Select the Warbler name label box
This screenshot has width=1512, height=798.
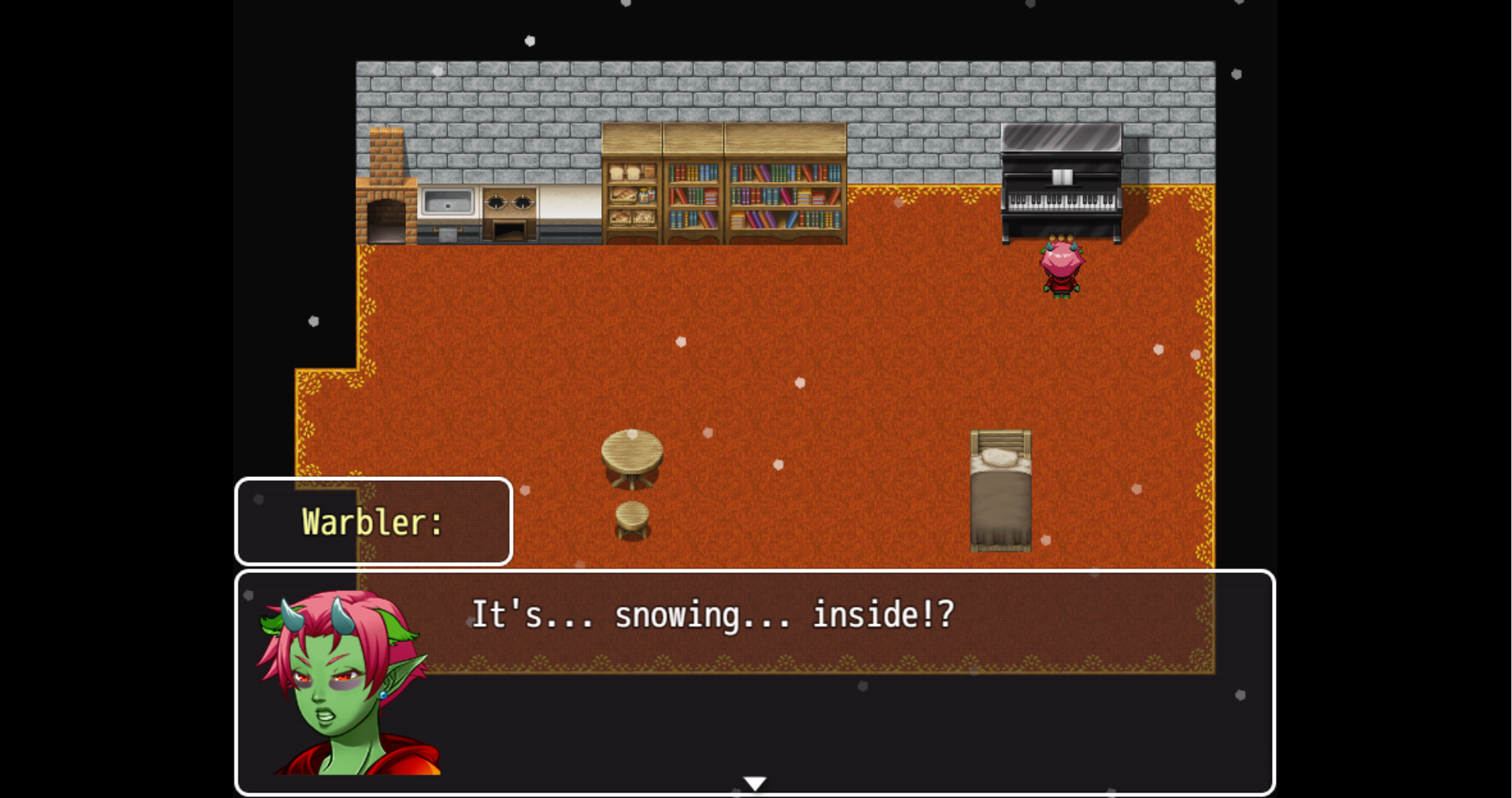(x=373, y=521)
